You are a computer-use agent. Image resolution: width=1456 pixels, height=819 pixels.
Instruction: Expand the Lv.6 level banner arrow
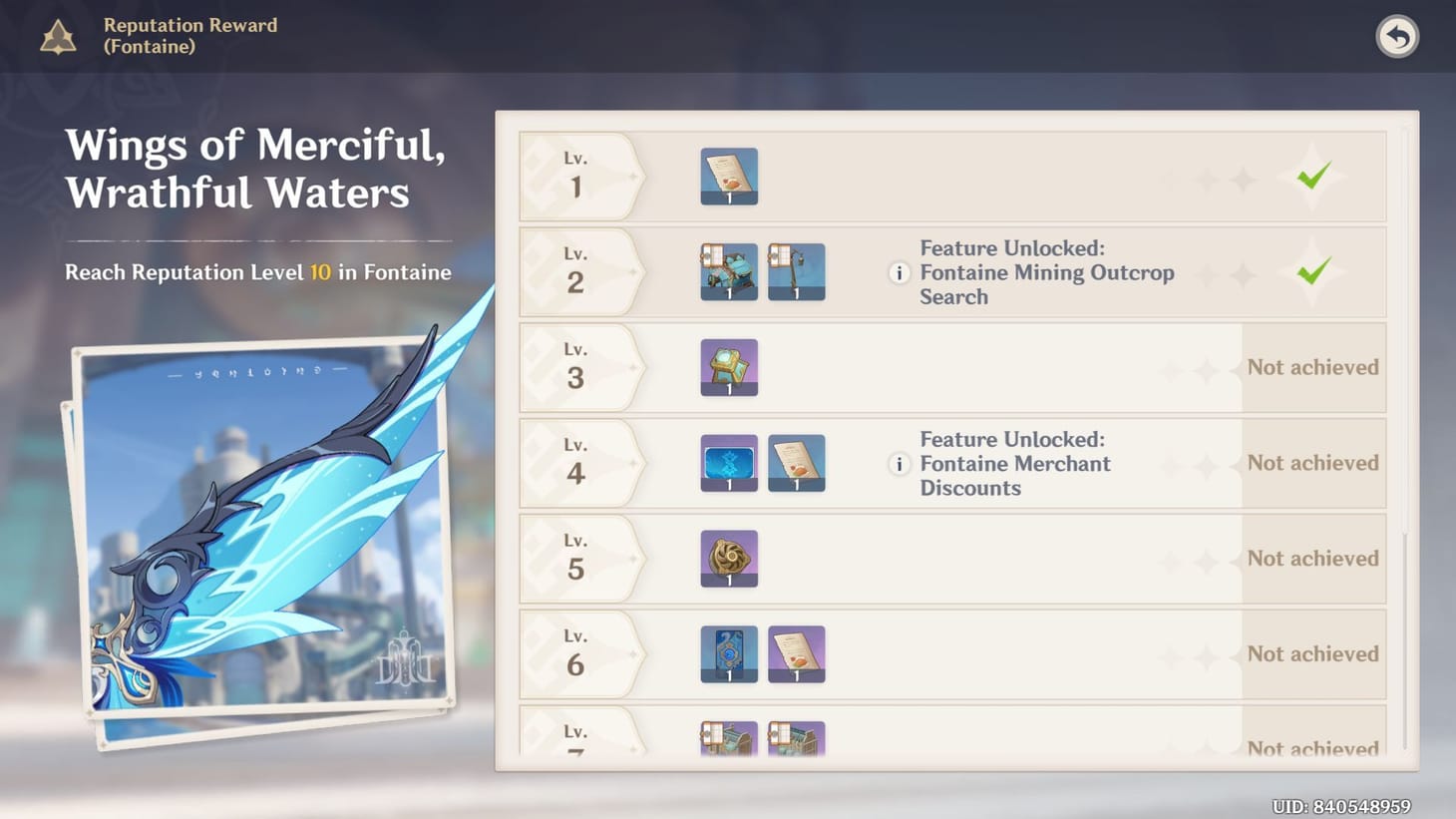tap(631, 653)
